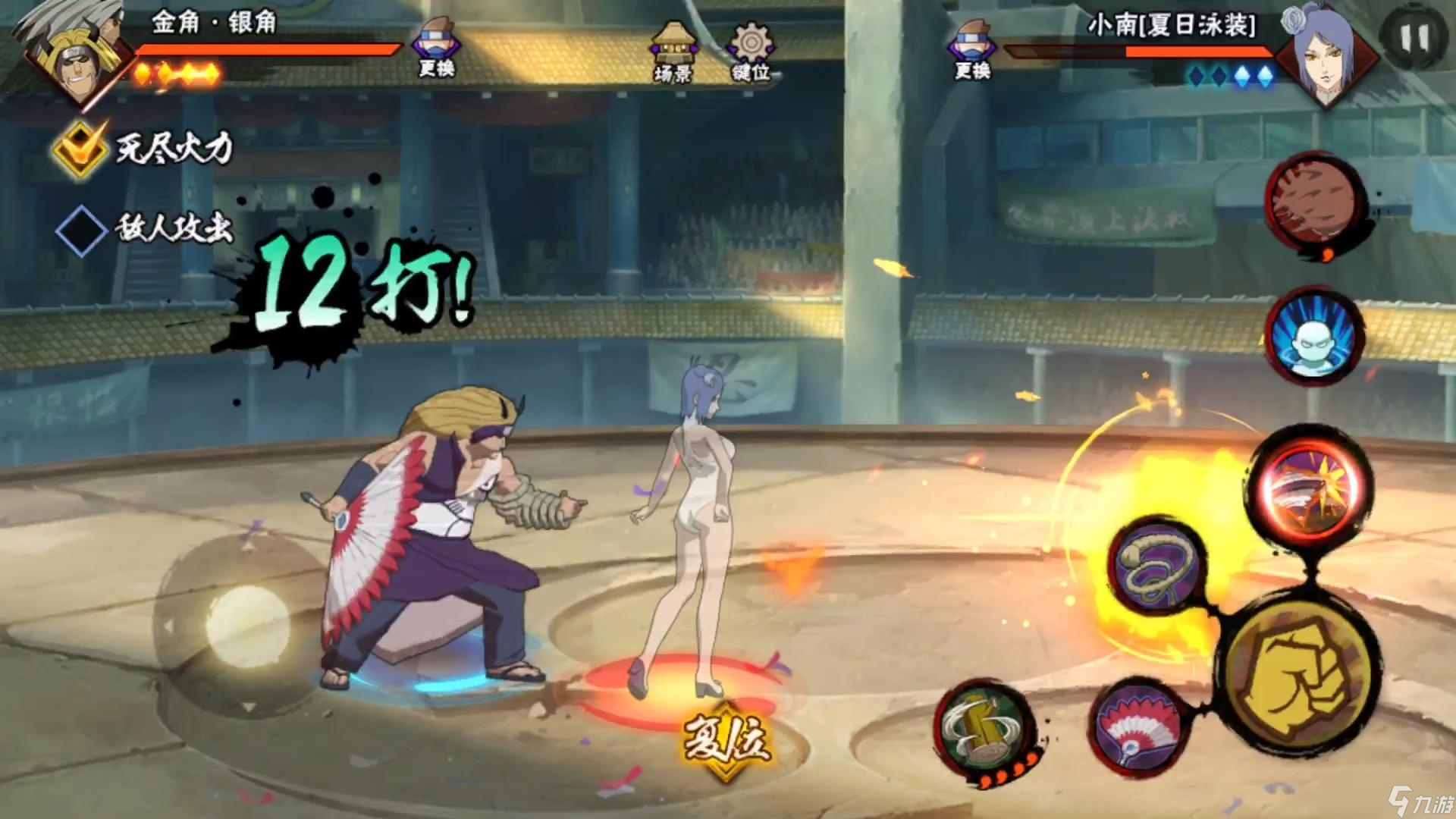
Task: Enable the 敌人攻击 option
Action: click(x=80, y=229)
